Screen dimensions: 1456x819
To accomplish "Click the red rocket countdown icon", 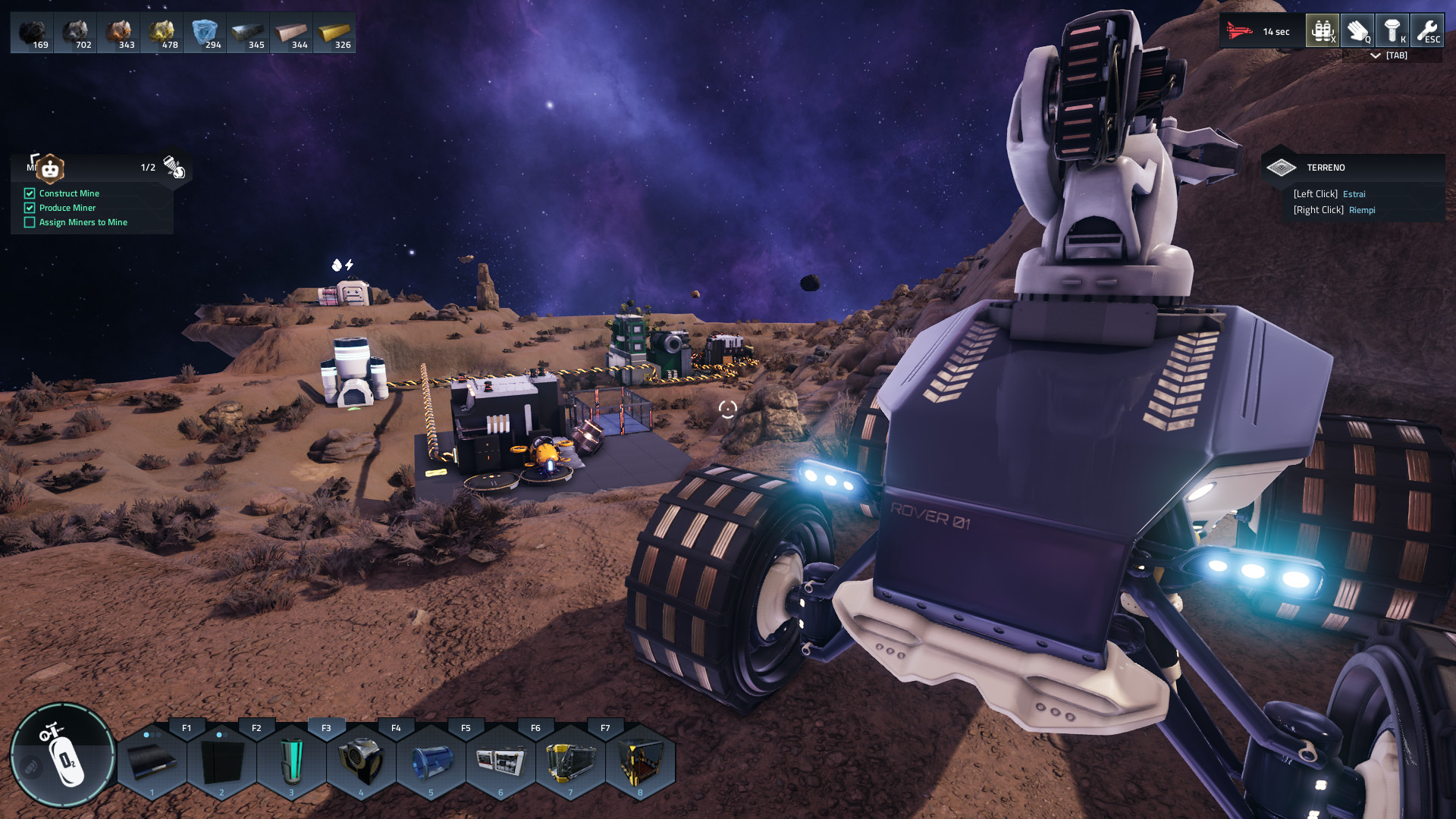I will click(x=1238, y=30).
